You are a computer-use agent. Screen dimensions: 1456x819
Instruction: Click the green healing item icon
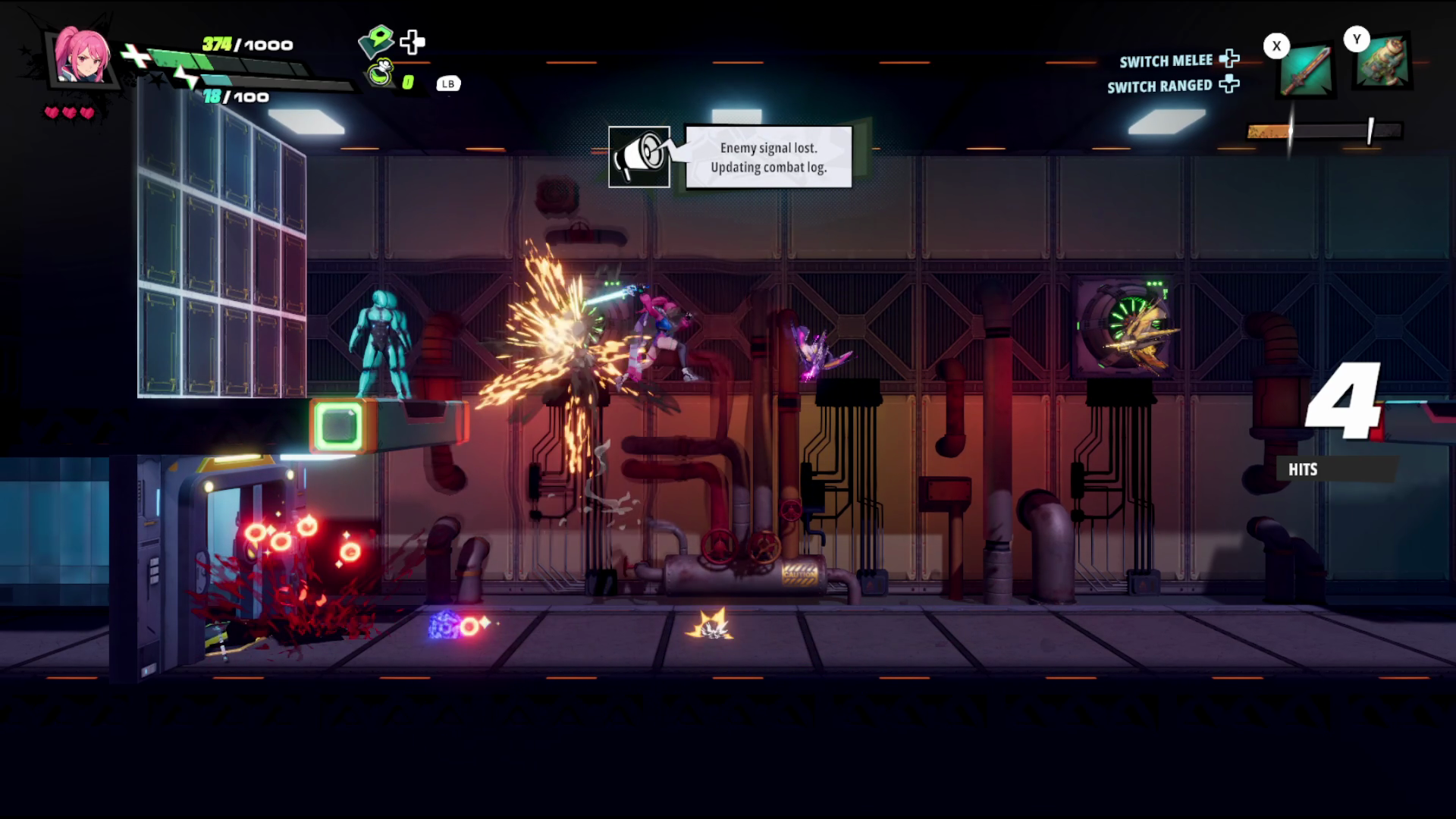[x=377, y=41]
